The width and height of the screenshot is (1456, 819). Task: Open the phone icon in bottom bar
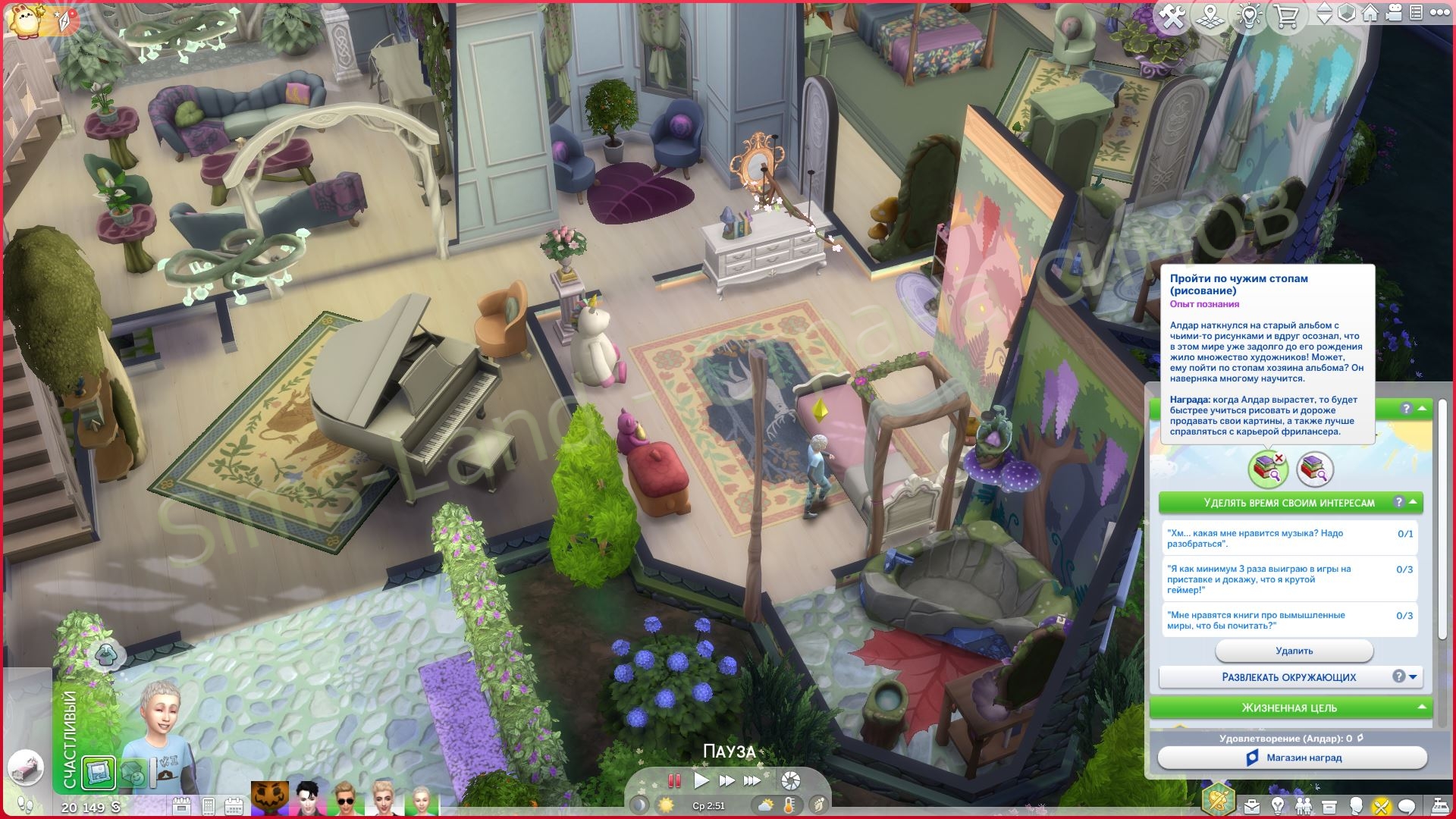click(209, 805)
